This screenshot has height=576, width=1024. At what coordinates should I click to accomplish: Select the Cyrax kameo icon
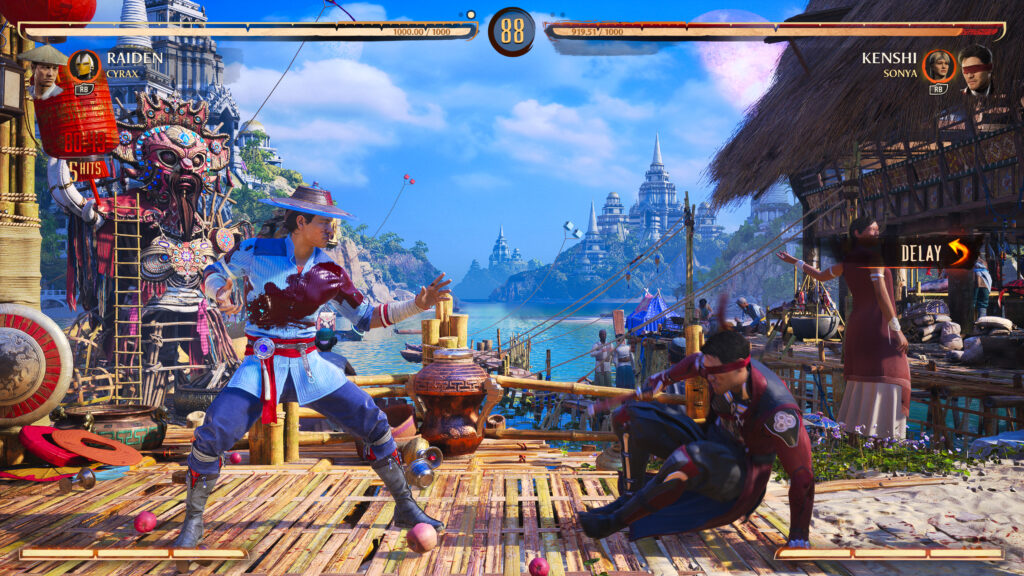(84, 66)
